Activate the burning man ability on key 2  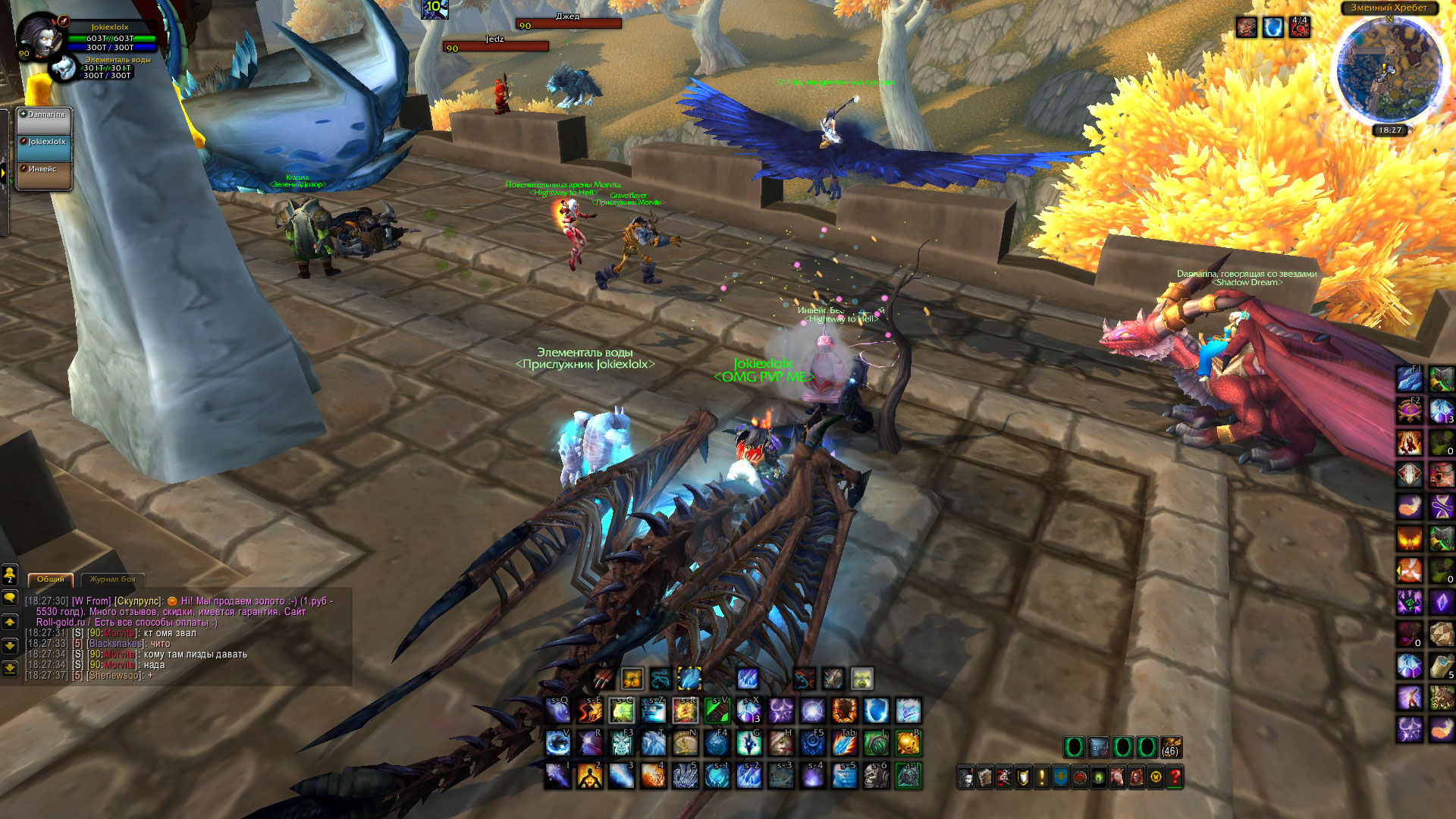click(x=590, y=776)
